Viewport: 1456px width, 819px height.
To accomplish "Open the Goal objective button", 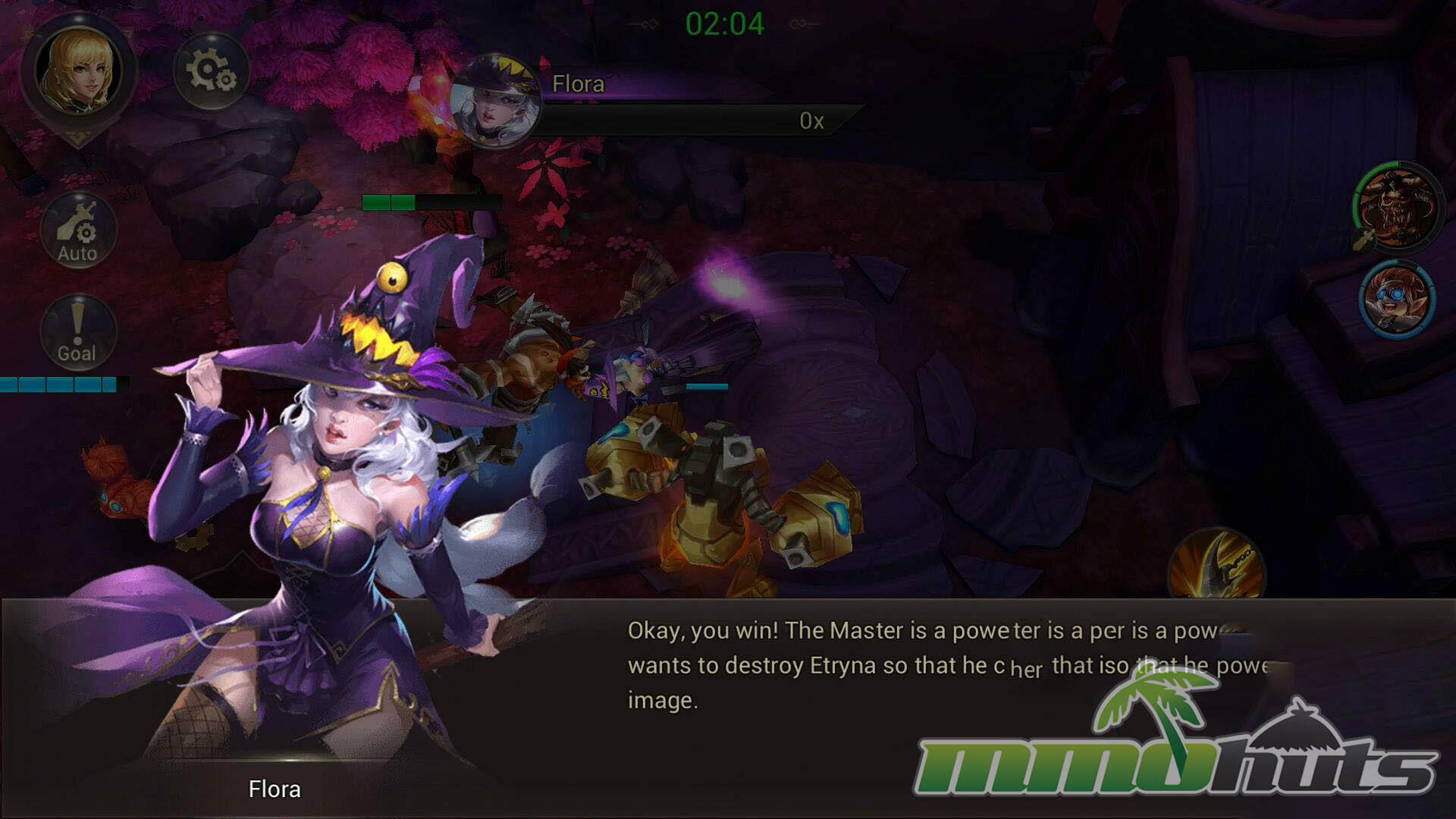I will pyautogui.click(x=78, y=332).
